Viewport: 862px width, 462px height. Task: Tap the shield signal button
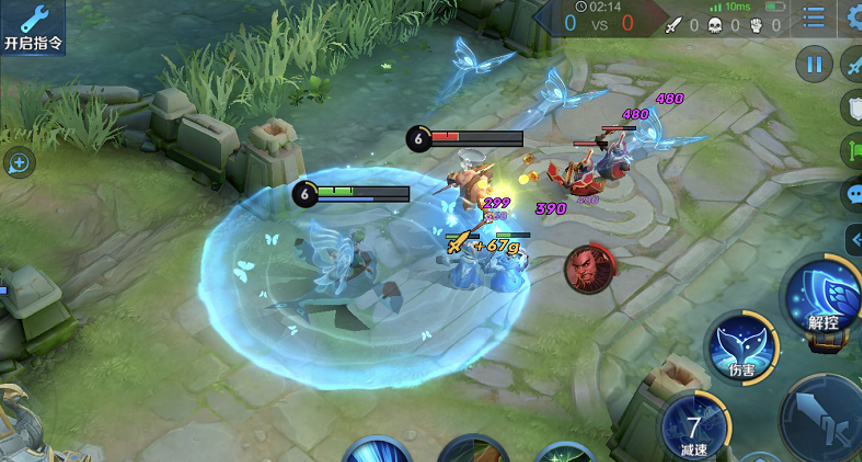click(x=853, y=108)
